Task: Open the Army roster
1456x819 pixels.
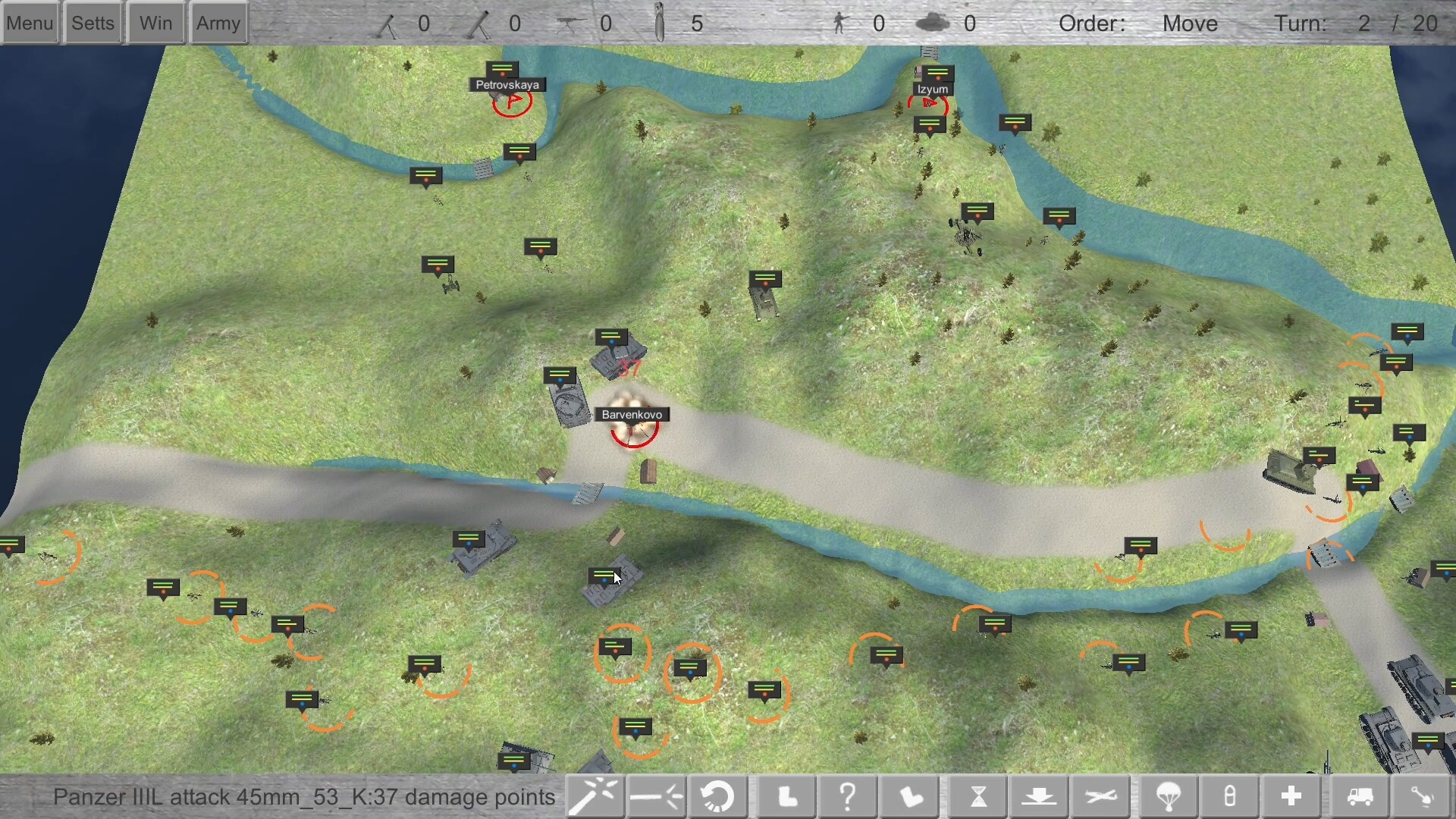Action: point(218,22)
